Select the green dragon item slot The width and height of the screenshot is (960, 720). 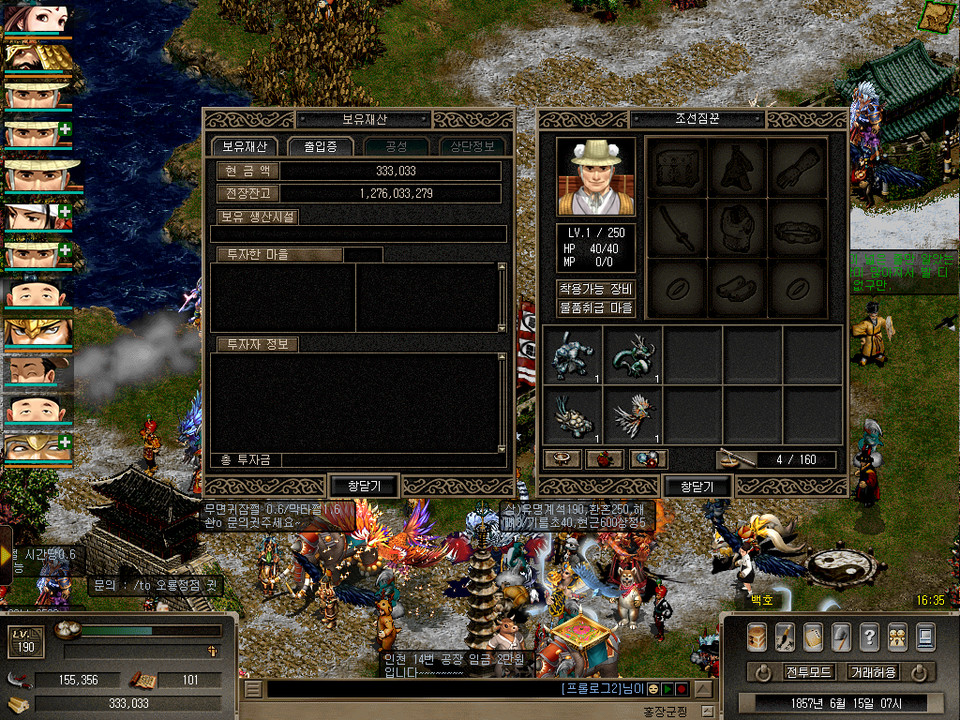click(633, 355)
